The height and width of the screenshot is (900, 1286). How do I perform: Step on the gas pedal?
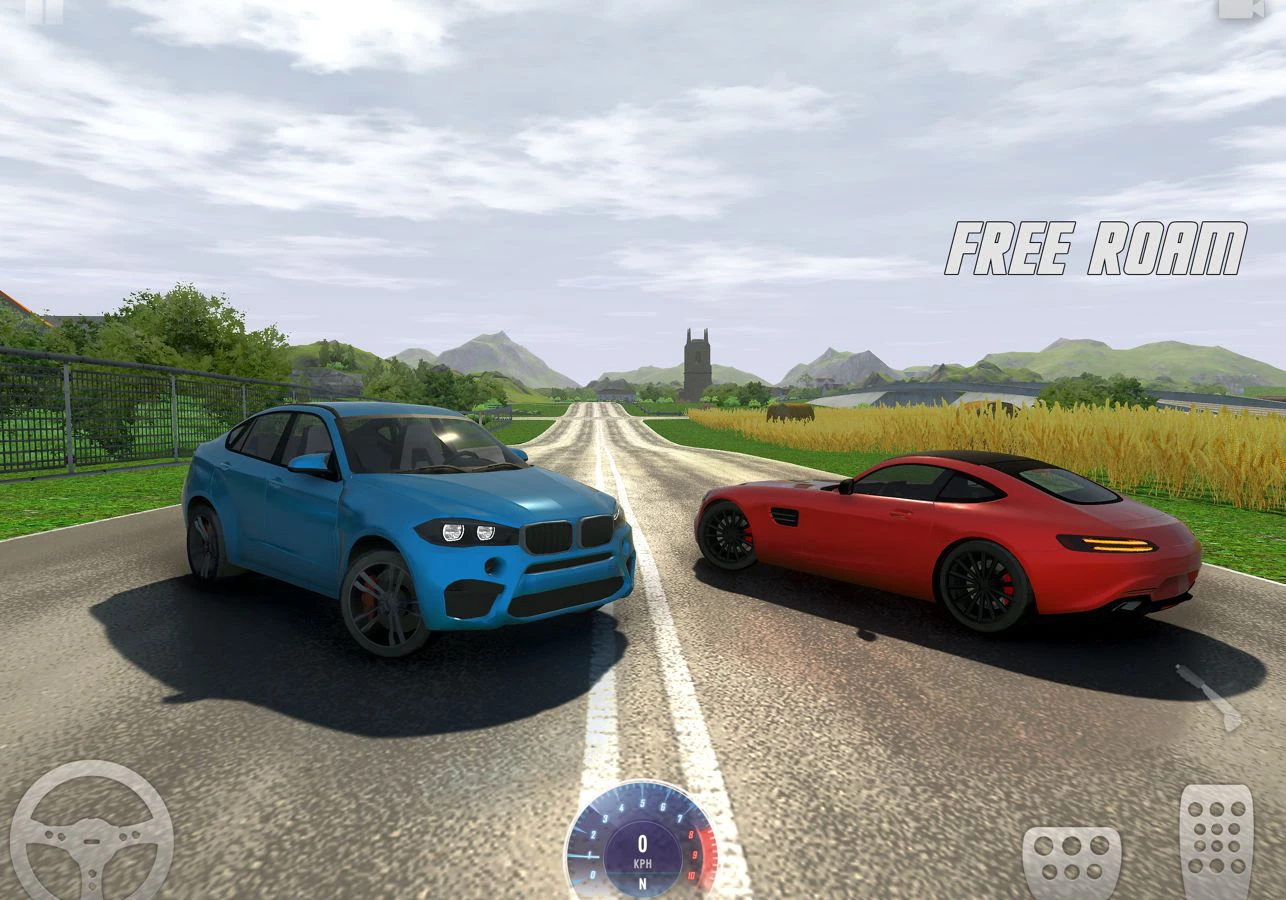[x=1216, y=842]
